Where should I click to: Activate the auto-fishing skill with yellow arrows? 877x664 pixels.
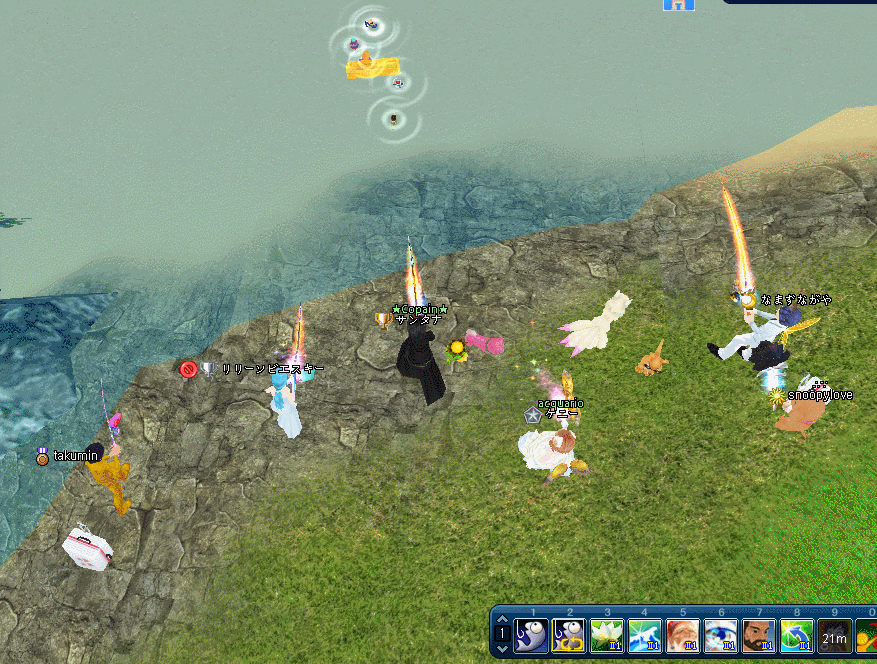(x=569, y=636)
